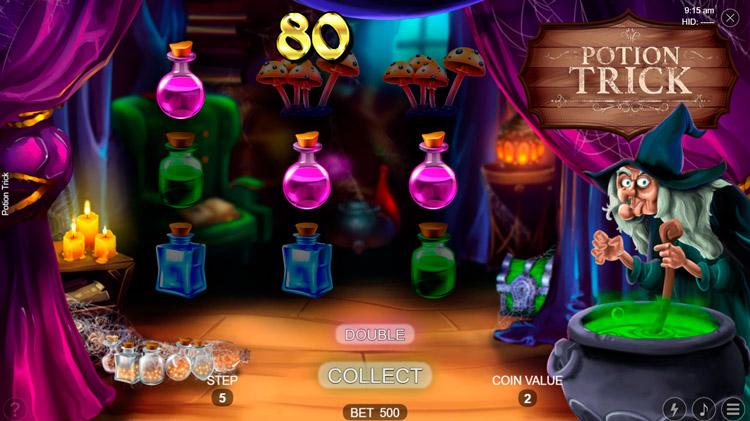Viewport: 750px width, 421px height.
Task: Open the hamburger menu
Action: click(733, 409)
